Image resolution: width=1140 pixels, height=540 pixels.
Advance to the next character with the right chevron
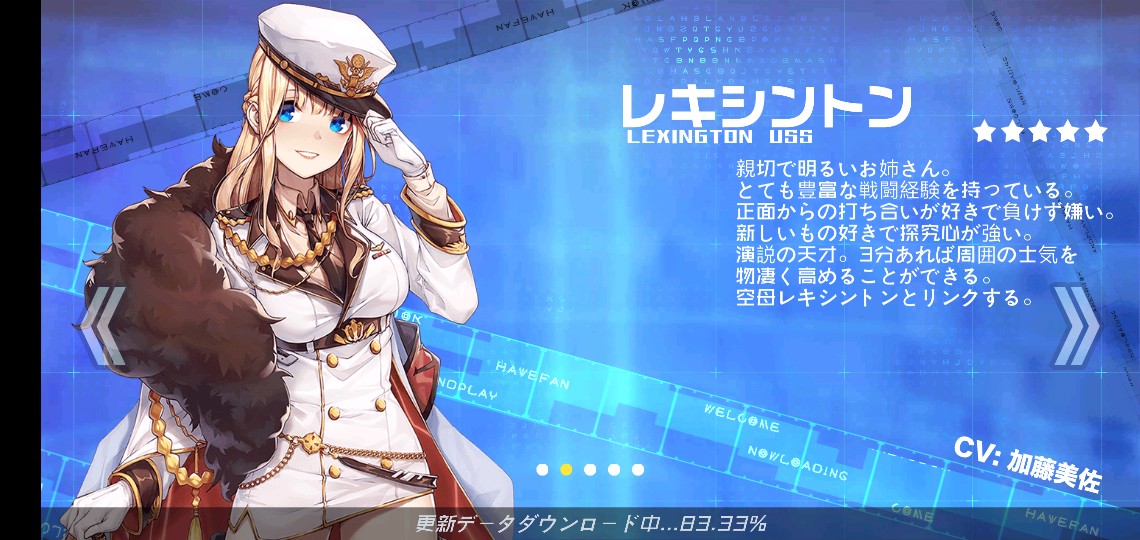1076,327
